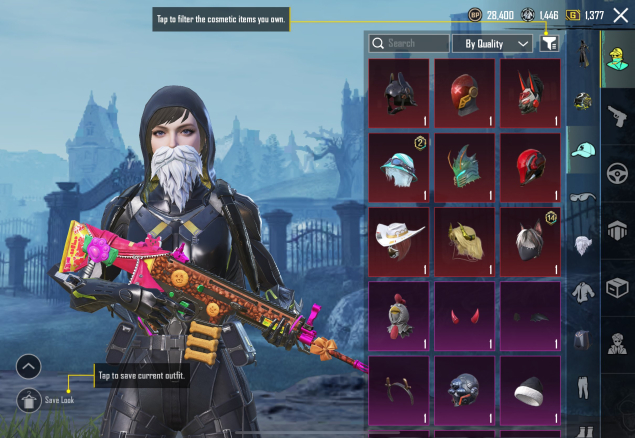
Task: Expand the up-arrow circle button
Action: (x=29, y=366)
